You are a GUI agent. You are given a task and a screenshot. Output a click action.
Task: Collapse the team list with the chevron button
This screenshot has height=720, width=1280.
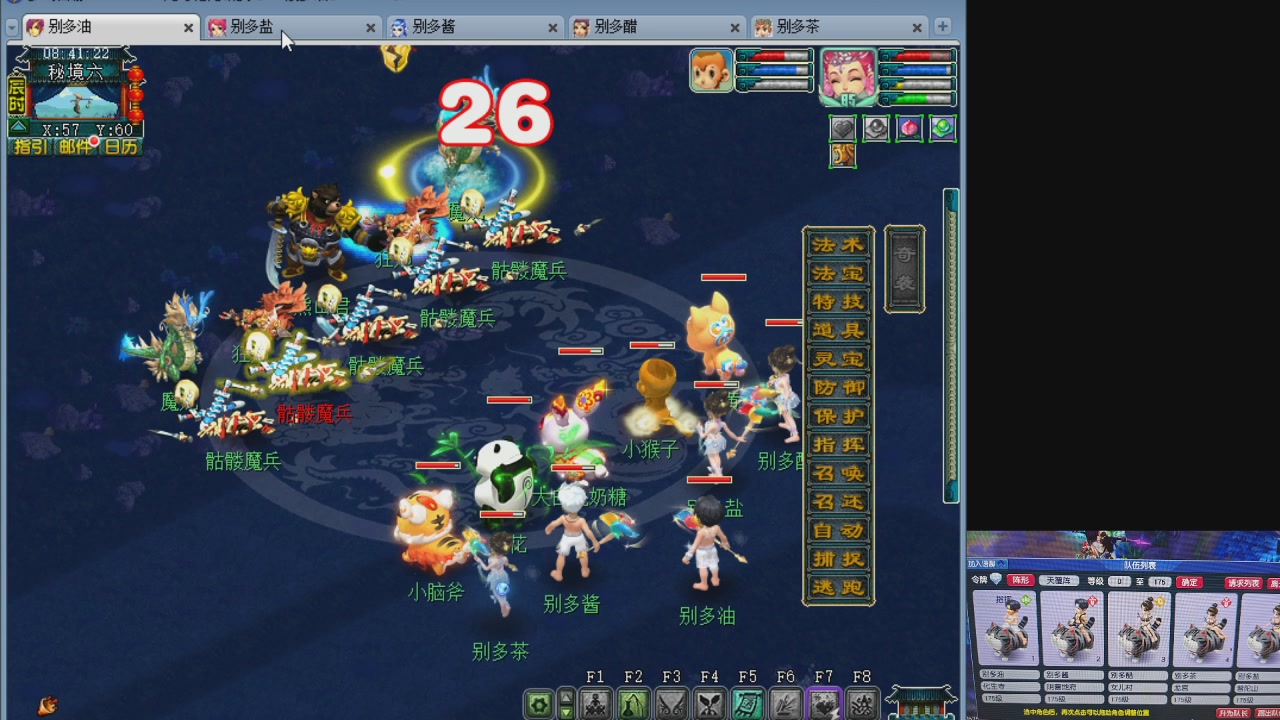click(1001, 564)
